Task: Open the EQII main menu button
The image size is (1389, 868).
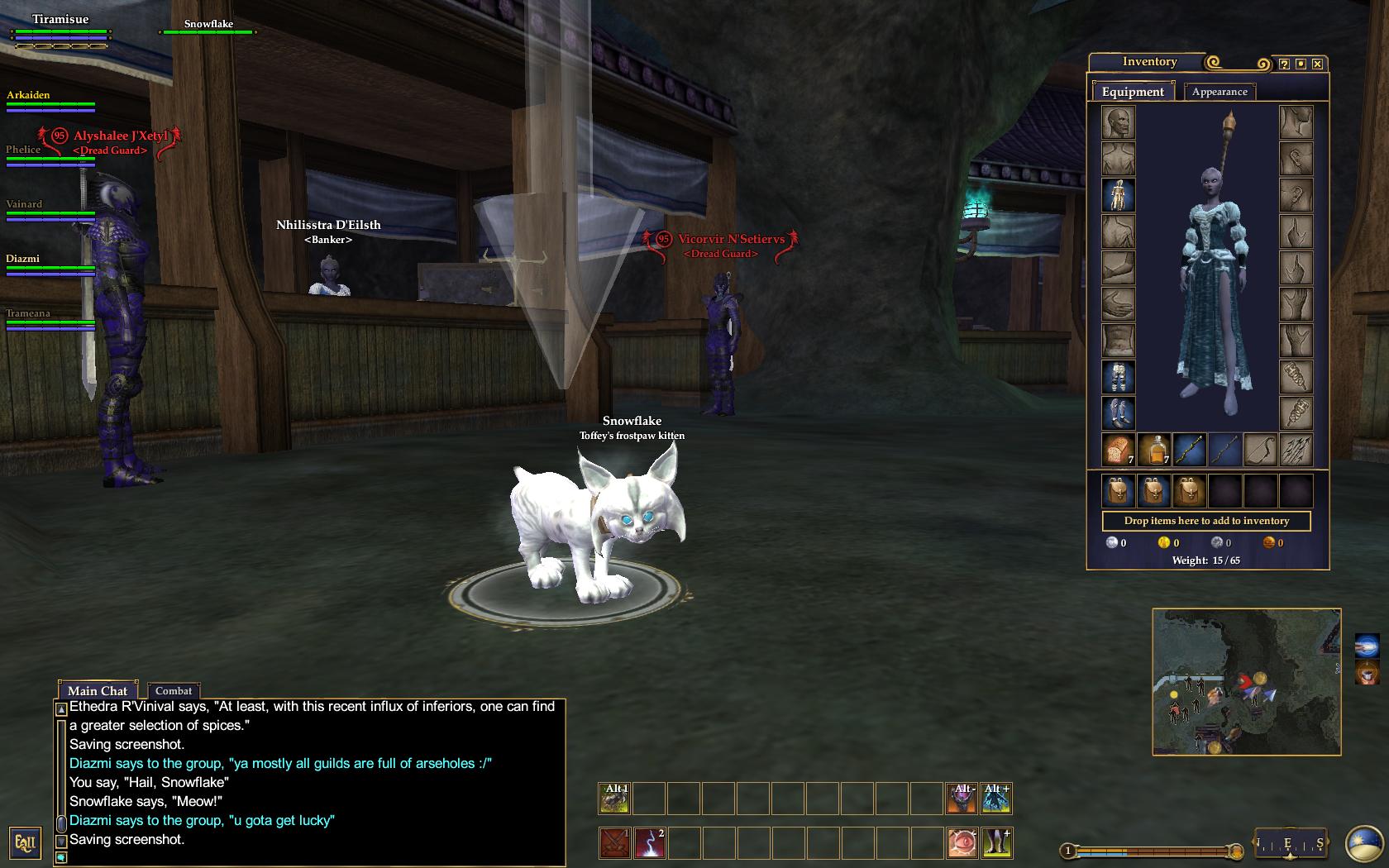Action: click(25, 844)
